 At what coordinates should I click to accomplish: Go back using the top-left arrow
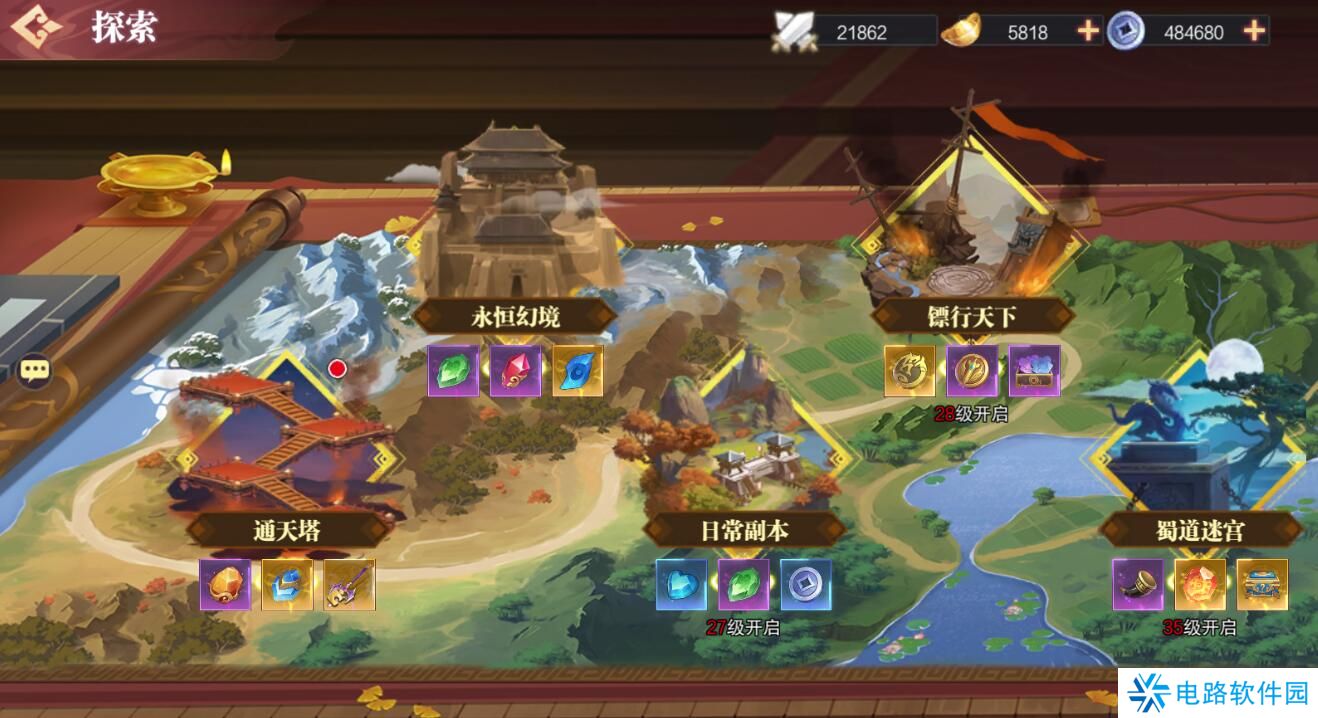(36, 27)
